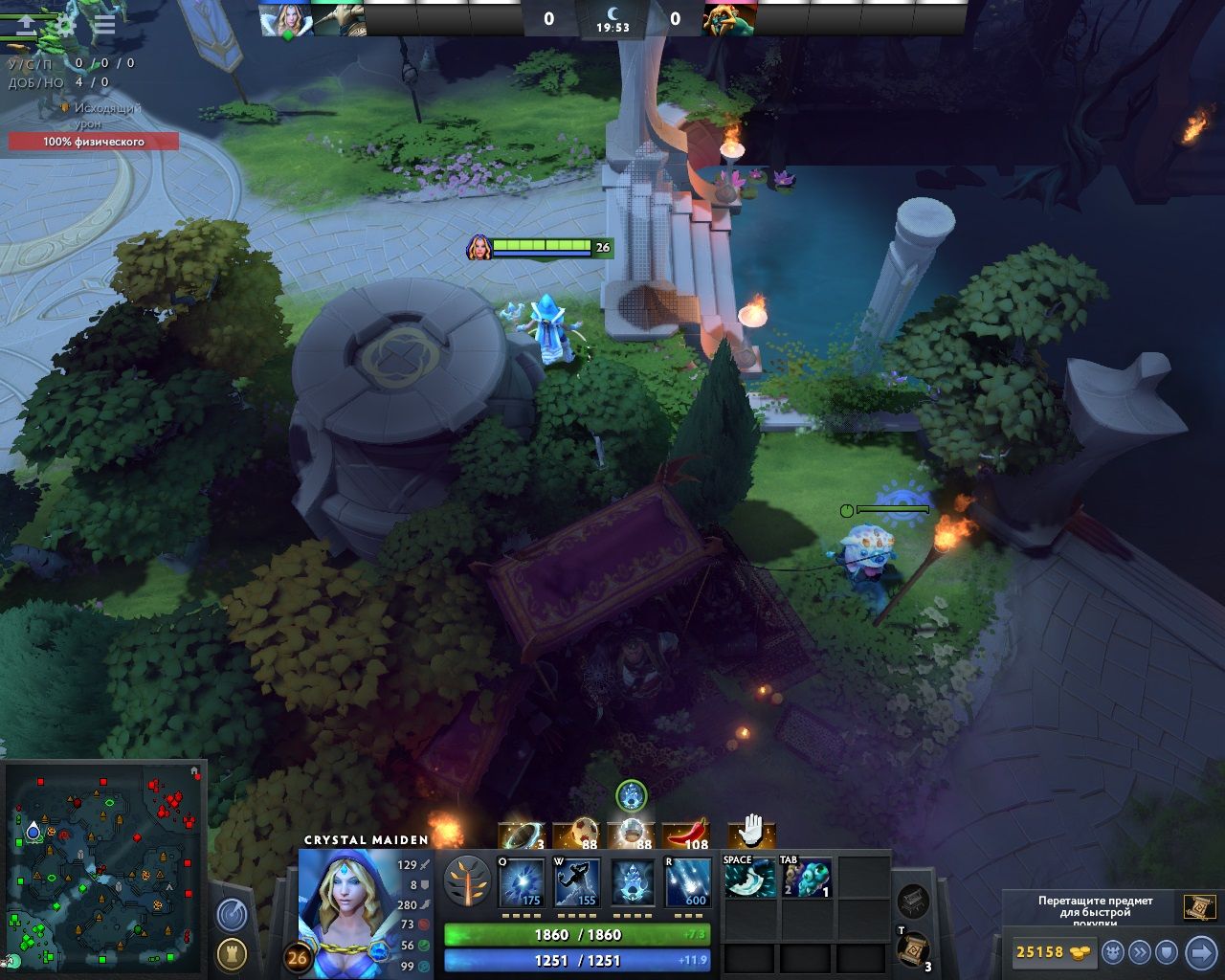Click the minimap
Image resolution: width=1225 pixels, height=980 pixels.
(x=105, y=861)
